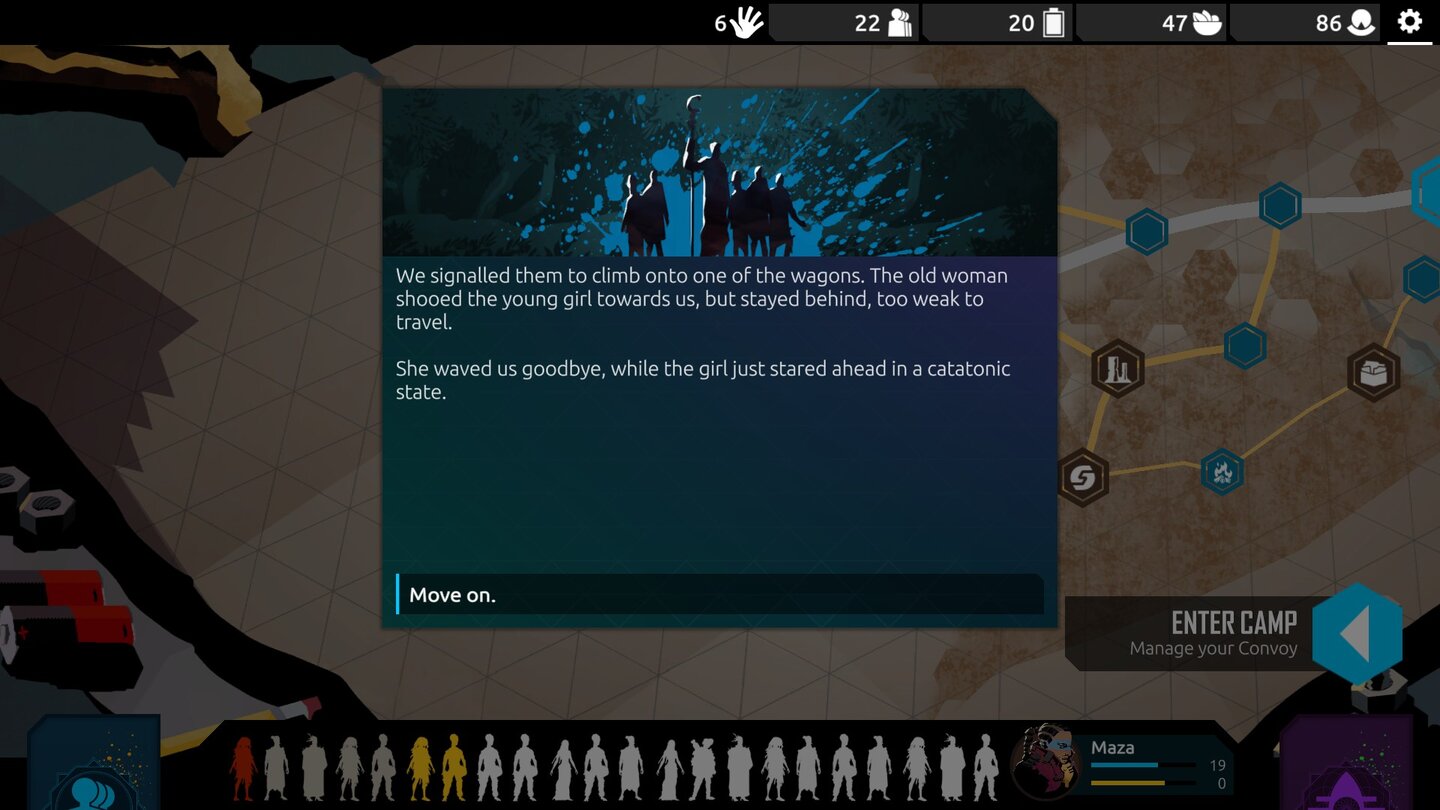Click the supply crate hex node on the map
Viewport: 1440px width, 810px height.
(x=1372, y=372)
